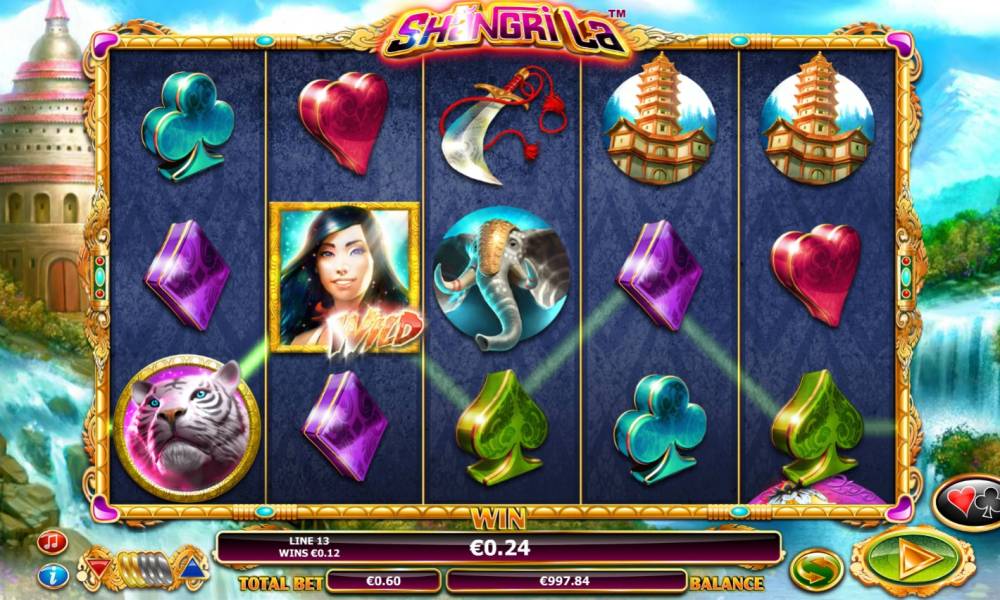Start autoplay with the circular arrows button
Screen dimensions: 1000x600
point(817,569)
